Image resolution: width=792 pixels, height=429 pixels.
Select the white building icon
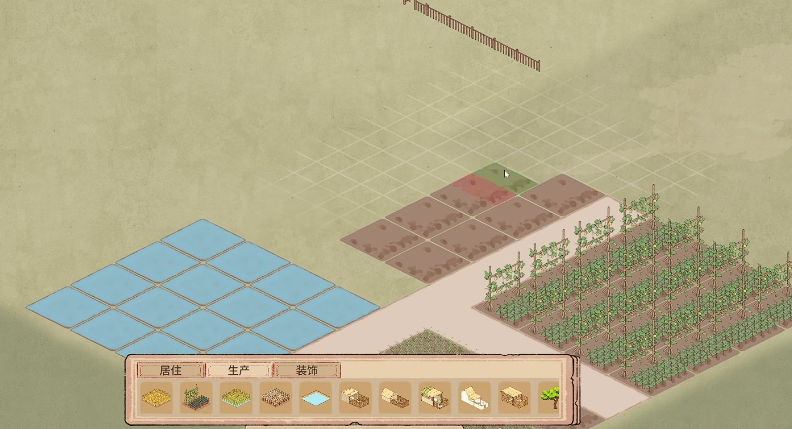(475, 398)
